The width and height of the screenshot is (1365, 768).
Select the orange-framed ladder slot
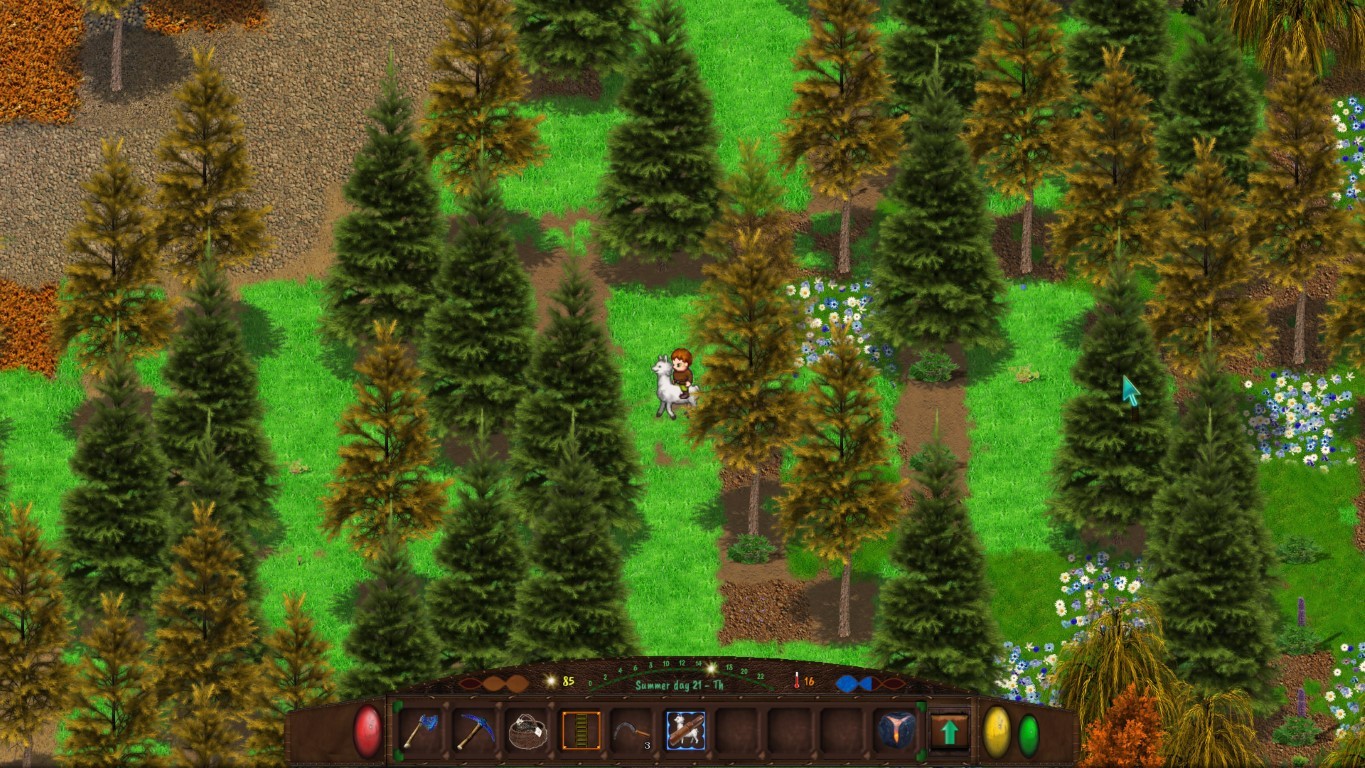coord(580,731)
